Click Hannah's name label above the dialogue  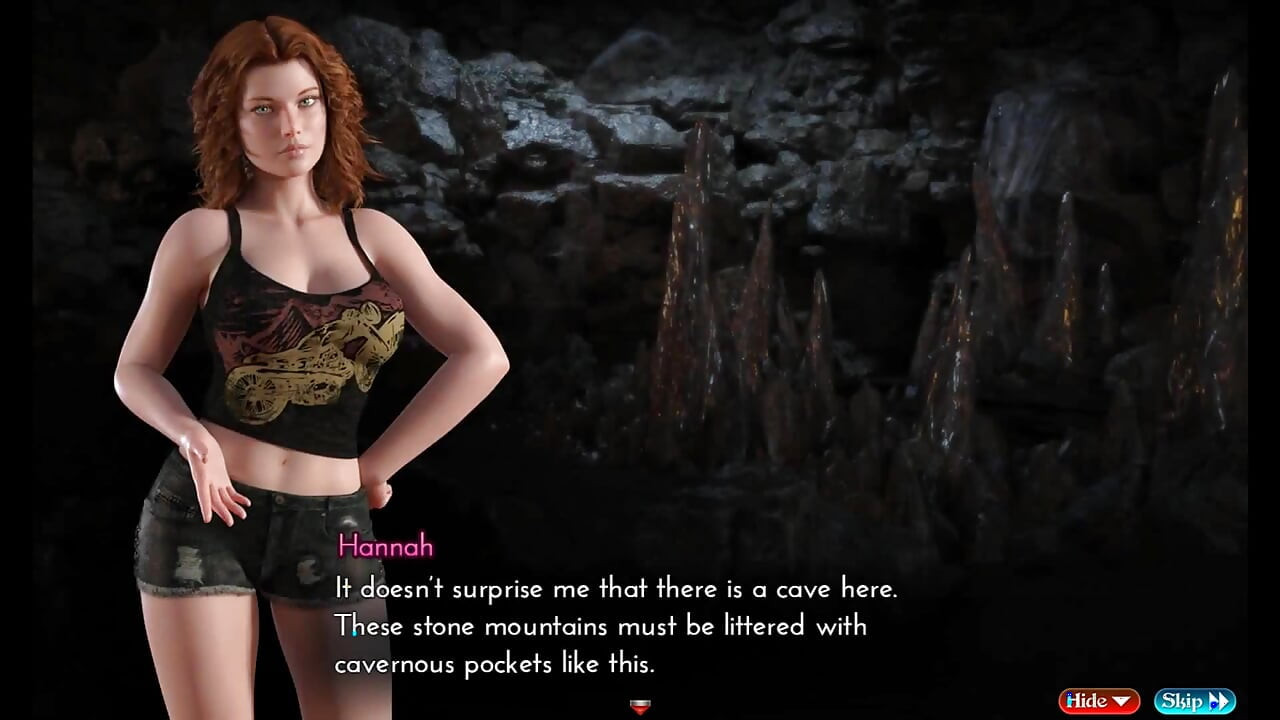point(388,547)
